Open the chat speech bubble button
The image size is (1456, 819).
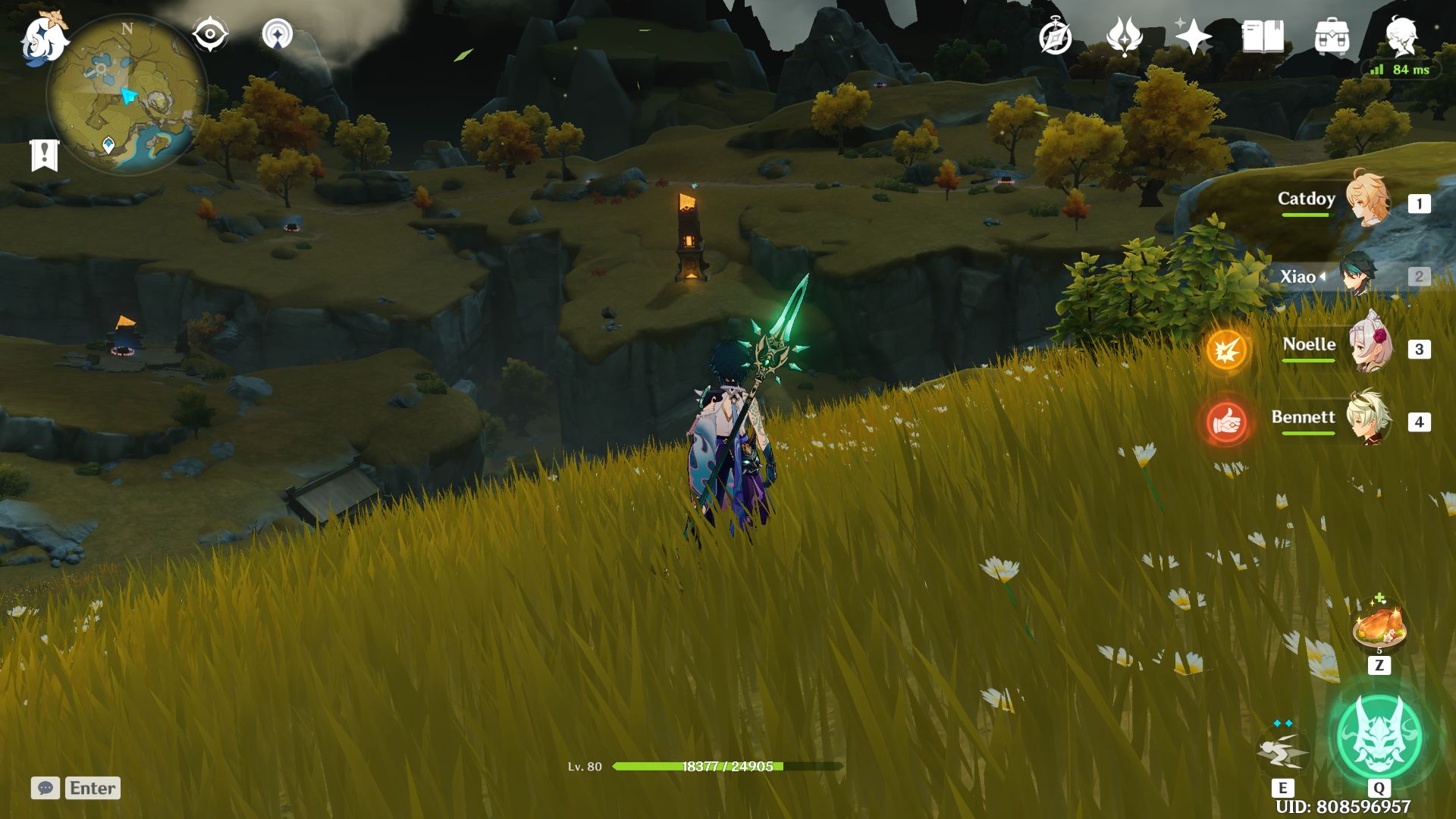coord(45,788)
